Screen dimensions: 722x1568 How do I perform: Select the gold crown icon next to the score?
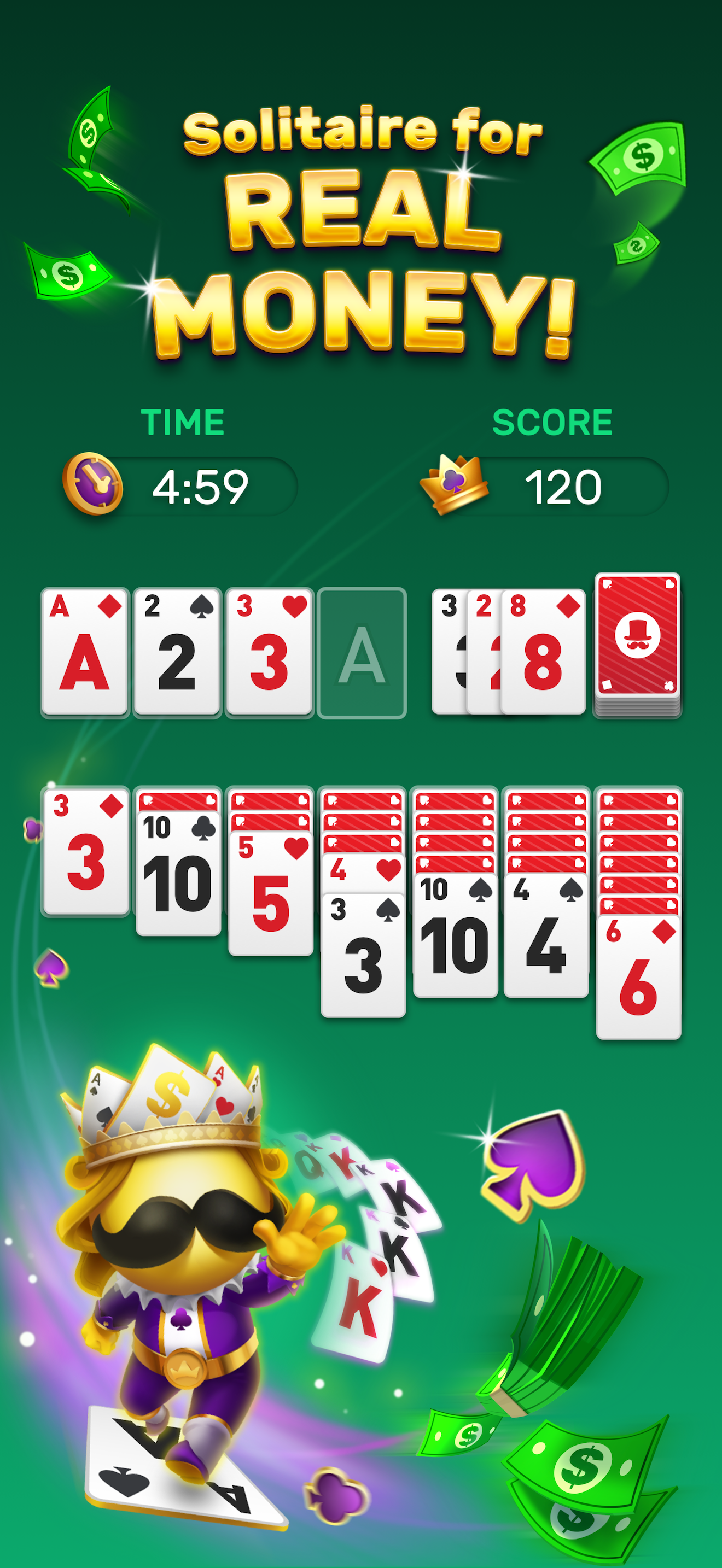click(x=453, y=484)
